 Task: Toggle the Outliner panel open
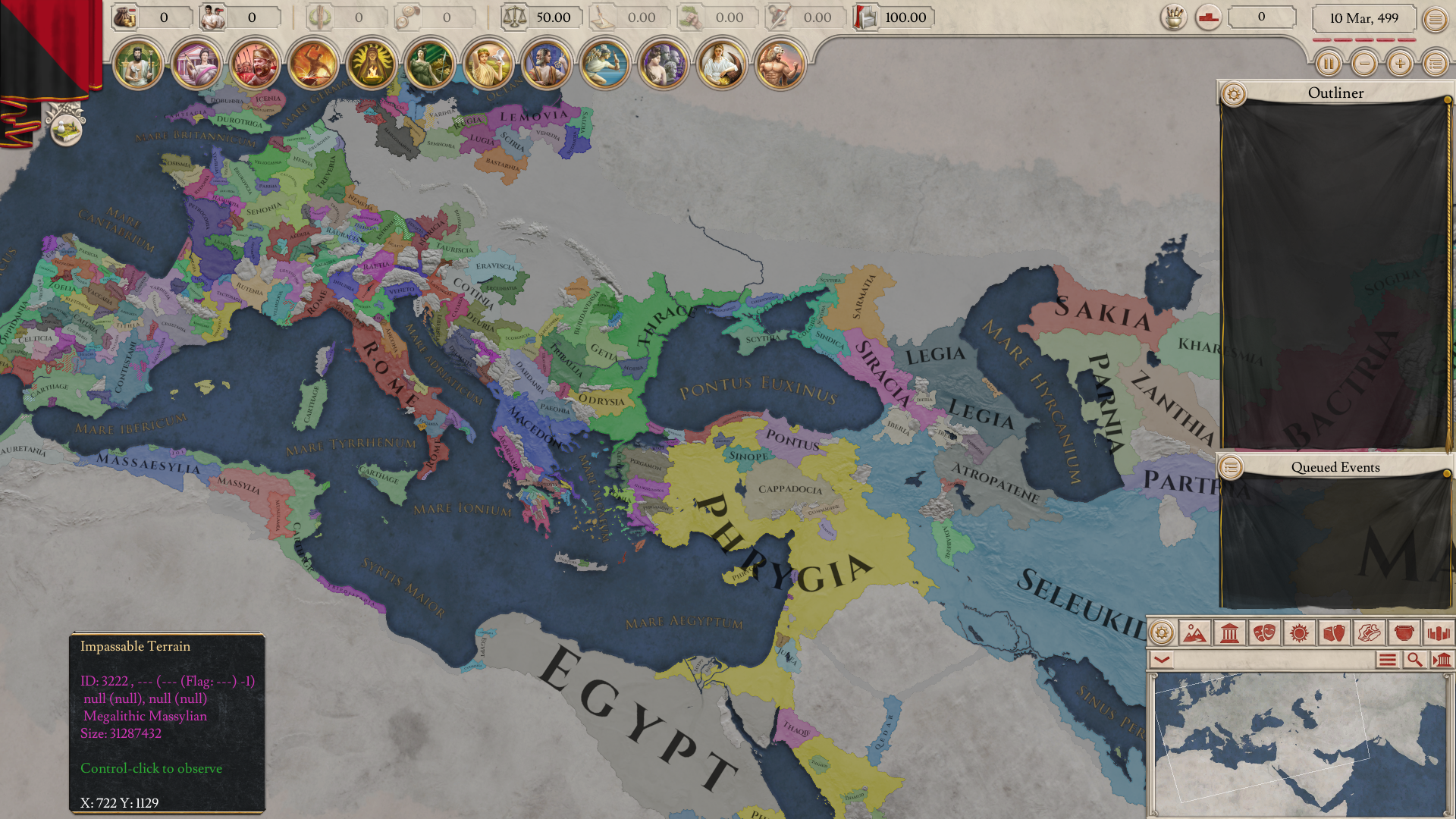tap(1335, 93)
